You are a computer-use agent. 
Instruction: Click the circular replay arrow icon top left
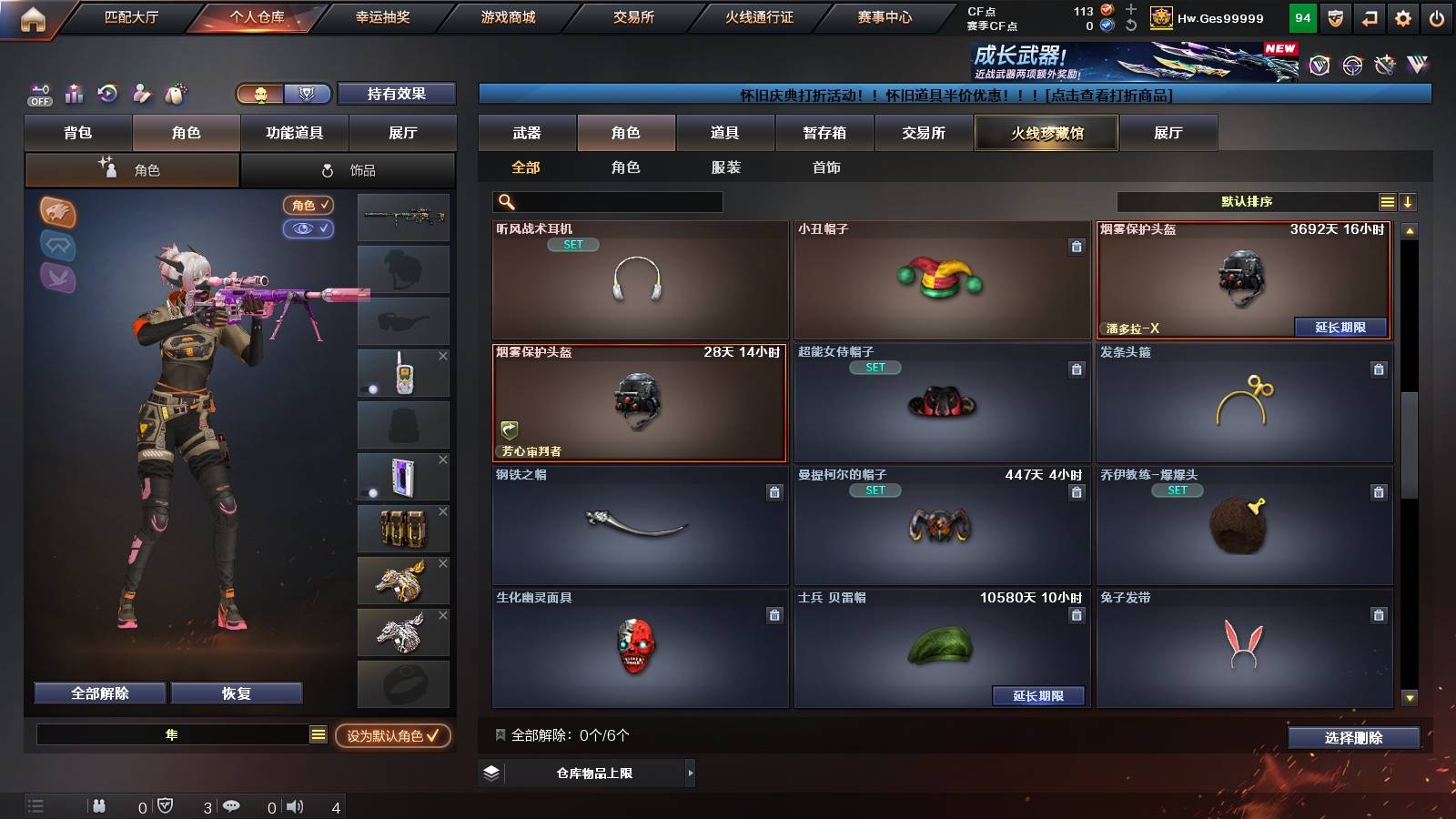108,94
